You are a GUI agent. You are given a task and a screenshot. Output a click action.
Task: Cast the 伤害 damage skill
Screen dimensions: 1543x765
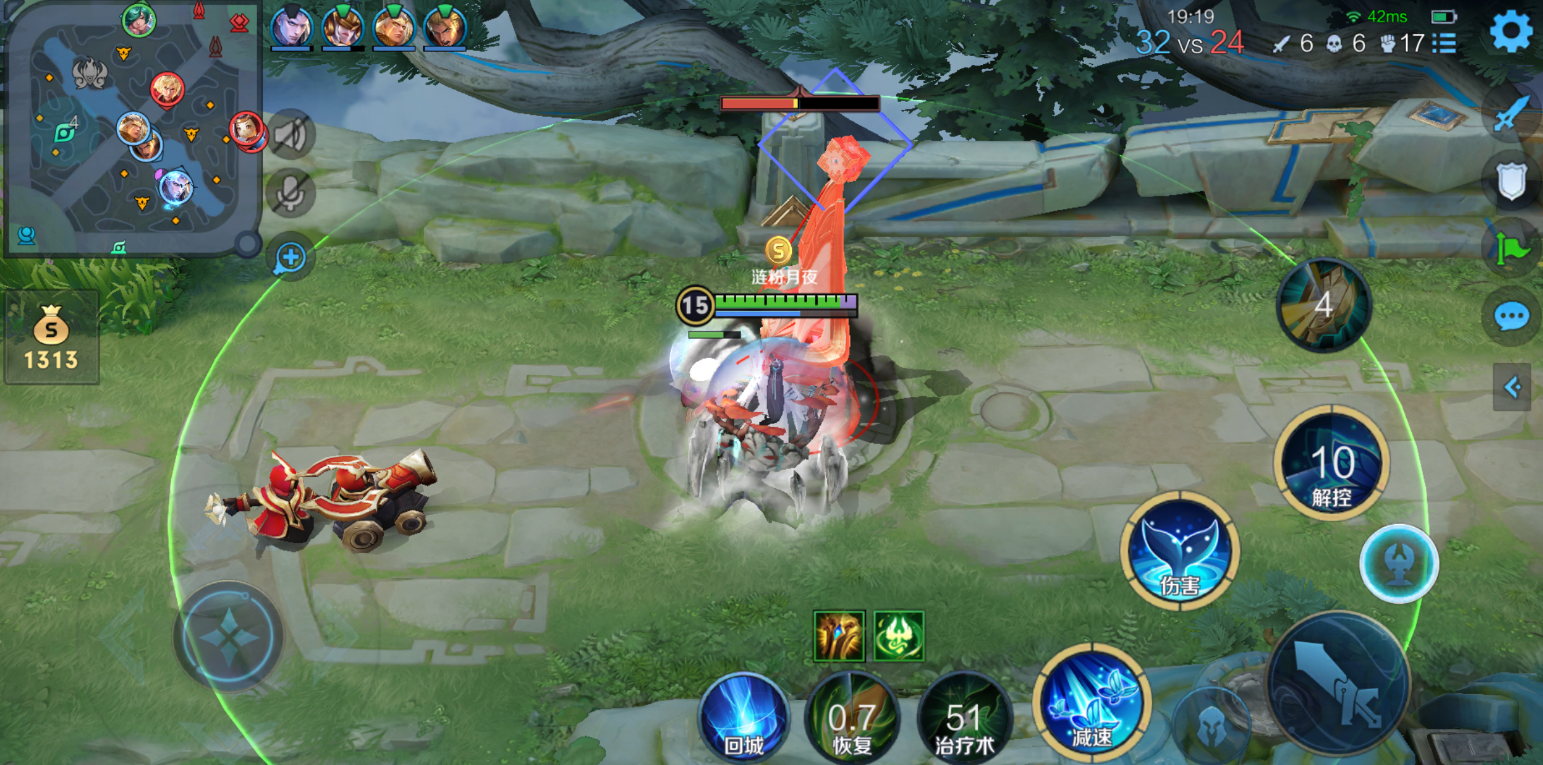pos(1180,550)
